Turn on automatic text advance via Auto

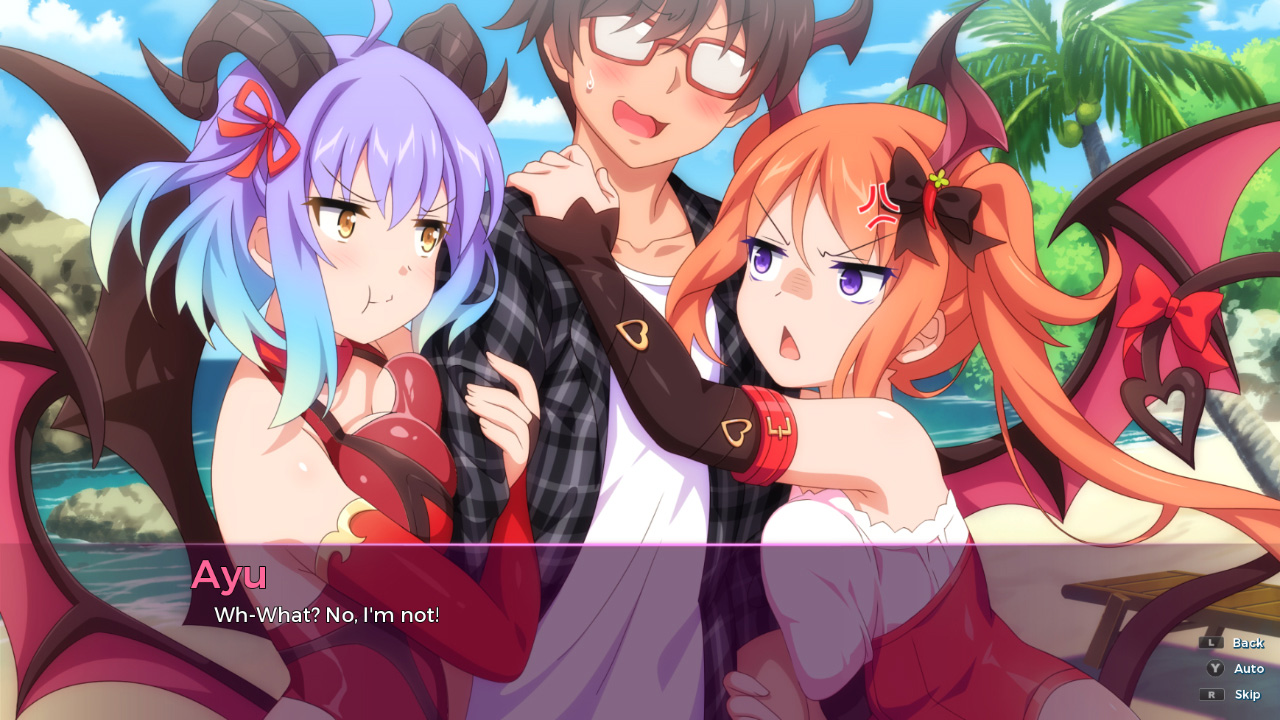pos(1249,668)
